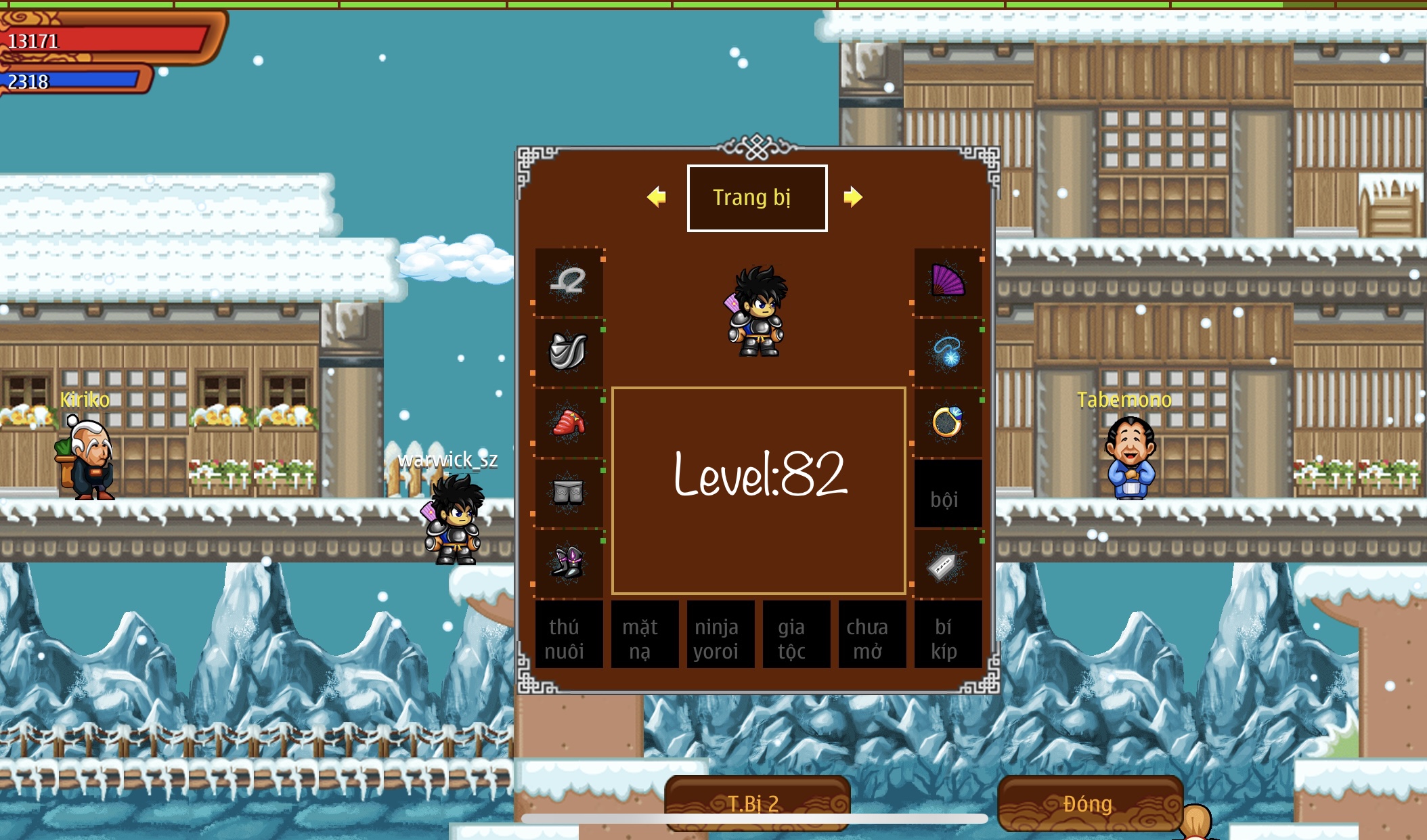Select the purple fan weapon slot
This screenshot has width=1427, height=840.
(948, 282)
